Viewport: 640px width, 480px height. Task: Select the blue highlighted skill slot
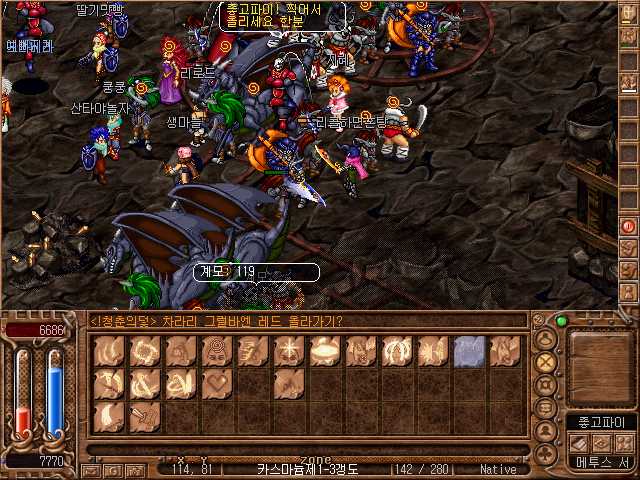468,351
